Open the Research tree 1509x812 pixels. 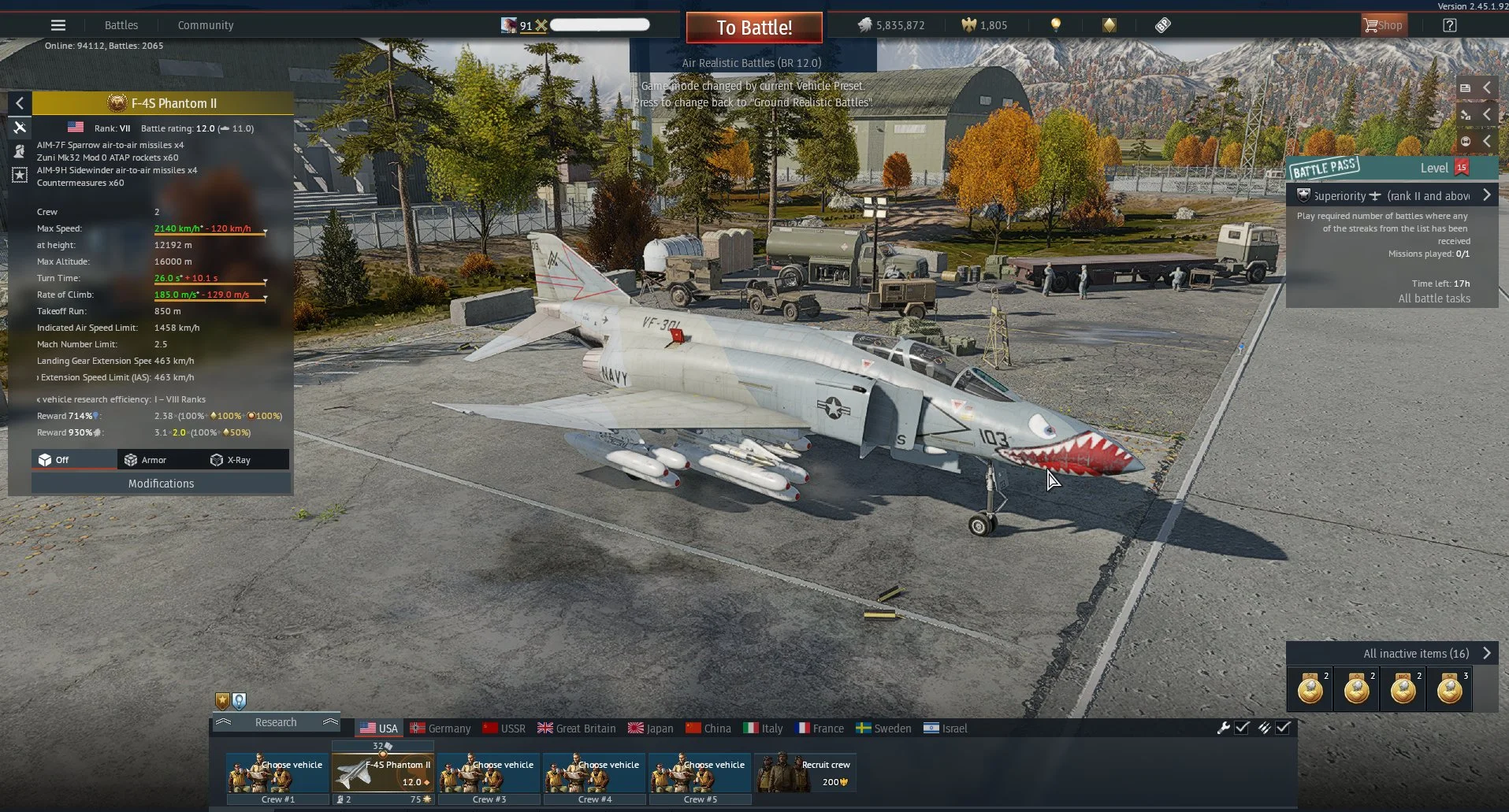tap(276, 722)
